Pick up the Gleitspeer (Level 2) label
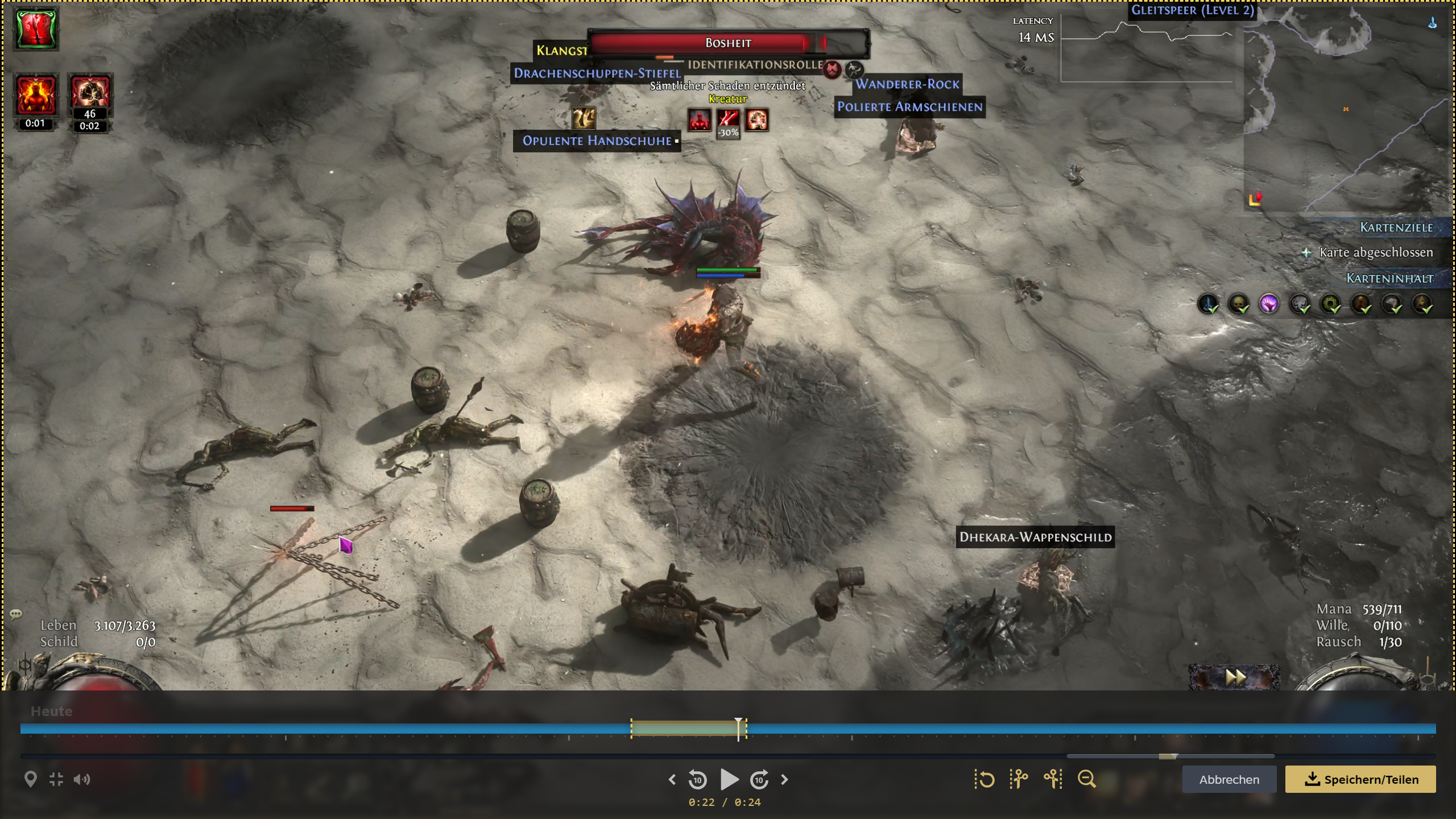The height and width of the screenshot is (819, 1456). point(1192,10)
